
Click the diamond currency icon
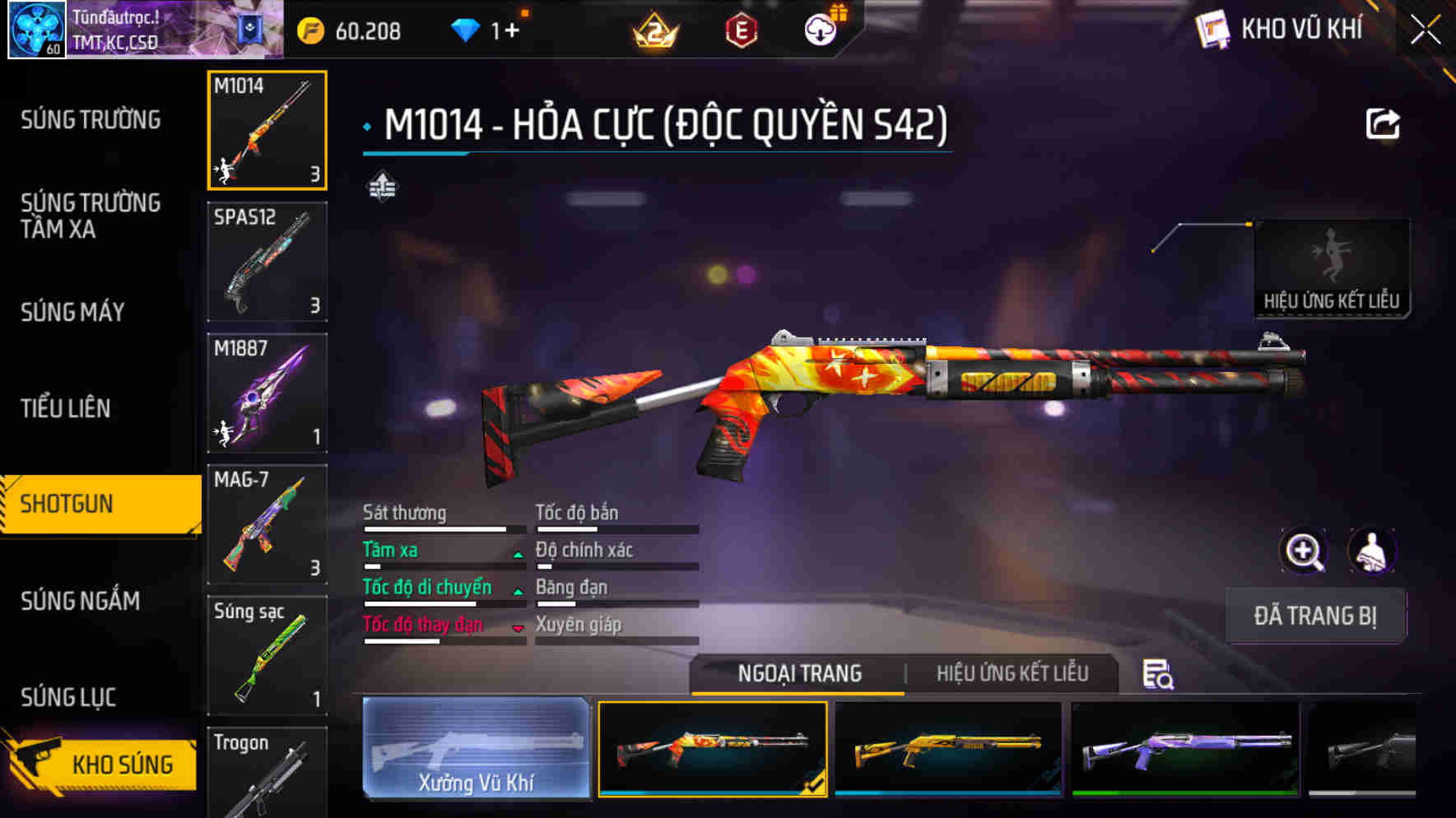467,30
